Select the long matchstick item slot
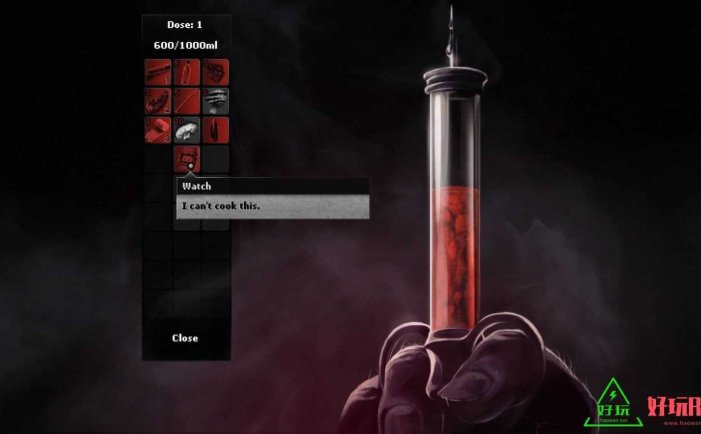 (187, 101)
